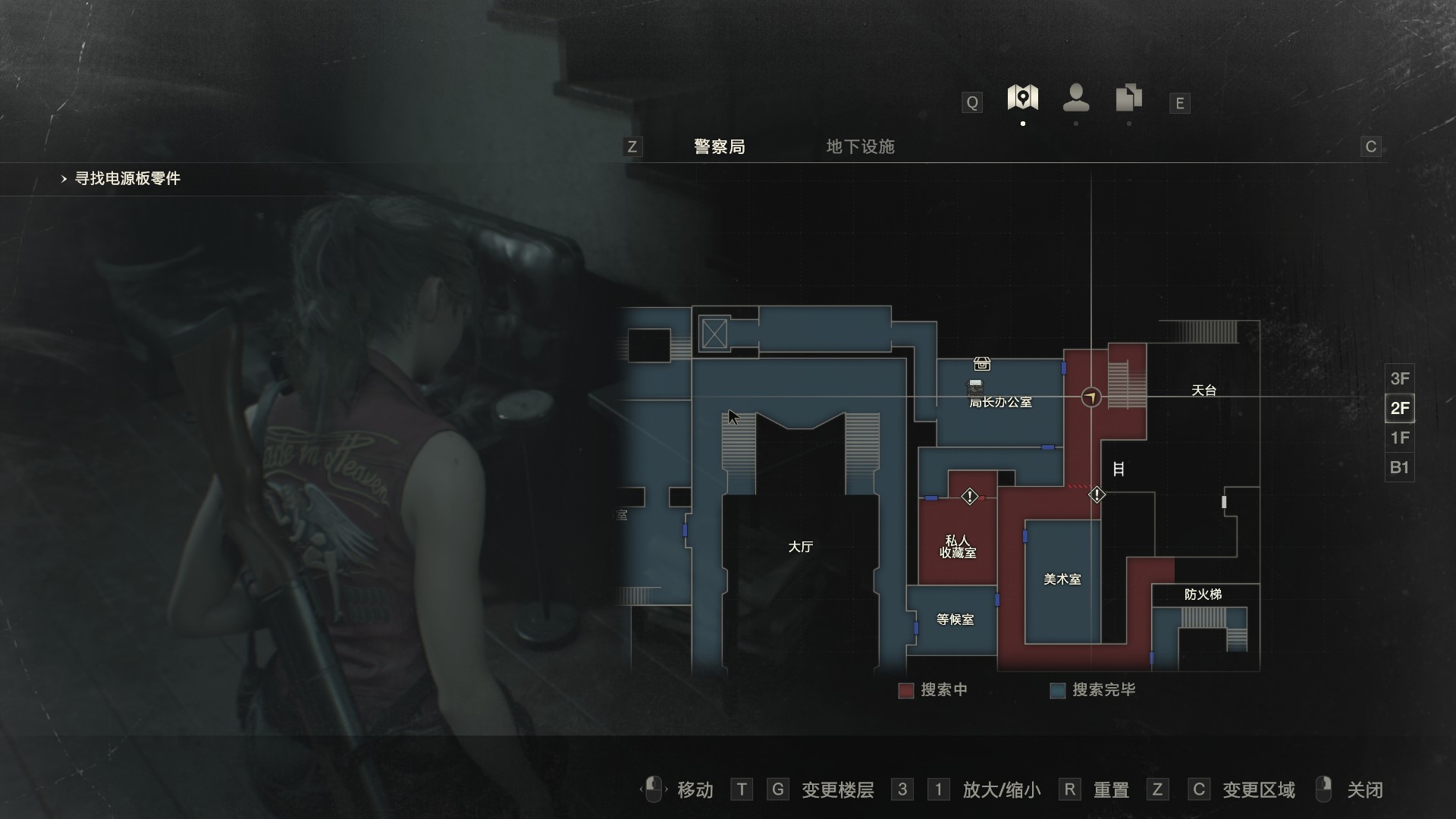The width and height of the screenshot is (1456, 819).
Task: Select the 警察局 area tab
Action: [x=719, y=146]
